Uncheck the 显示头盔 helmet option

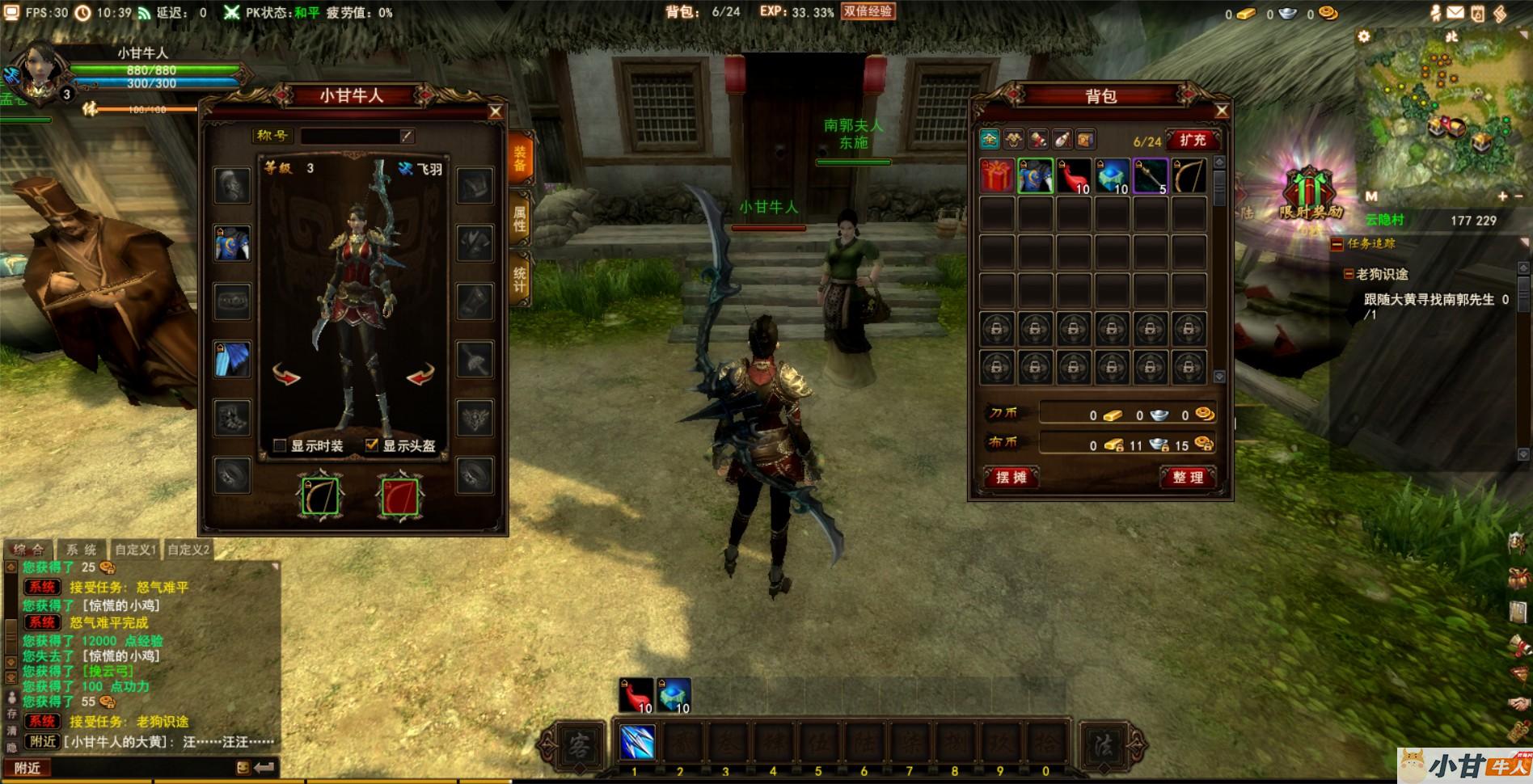[372, 445]
